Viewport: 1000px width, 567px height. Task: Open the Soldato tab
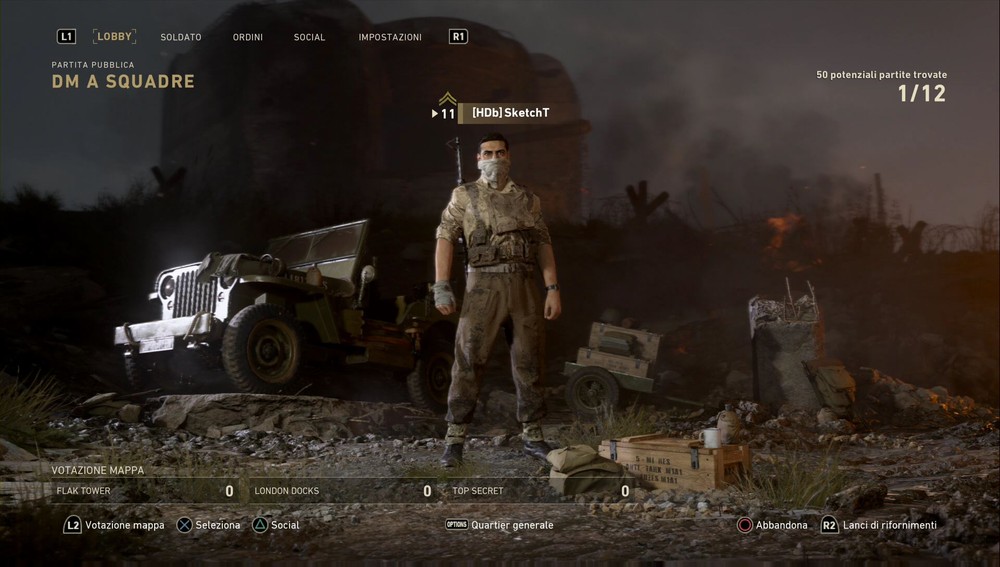coord(181,37)
